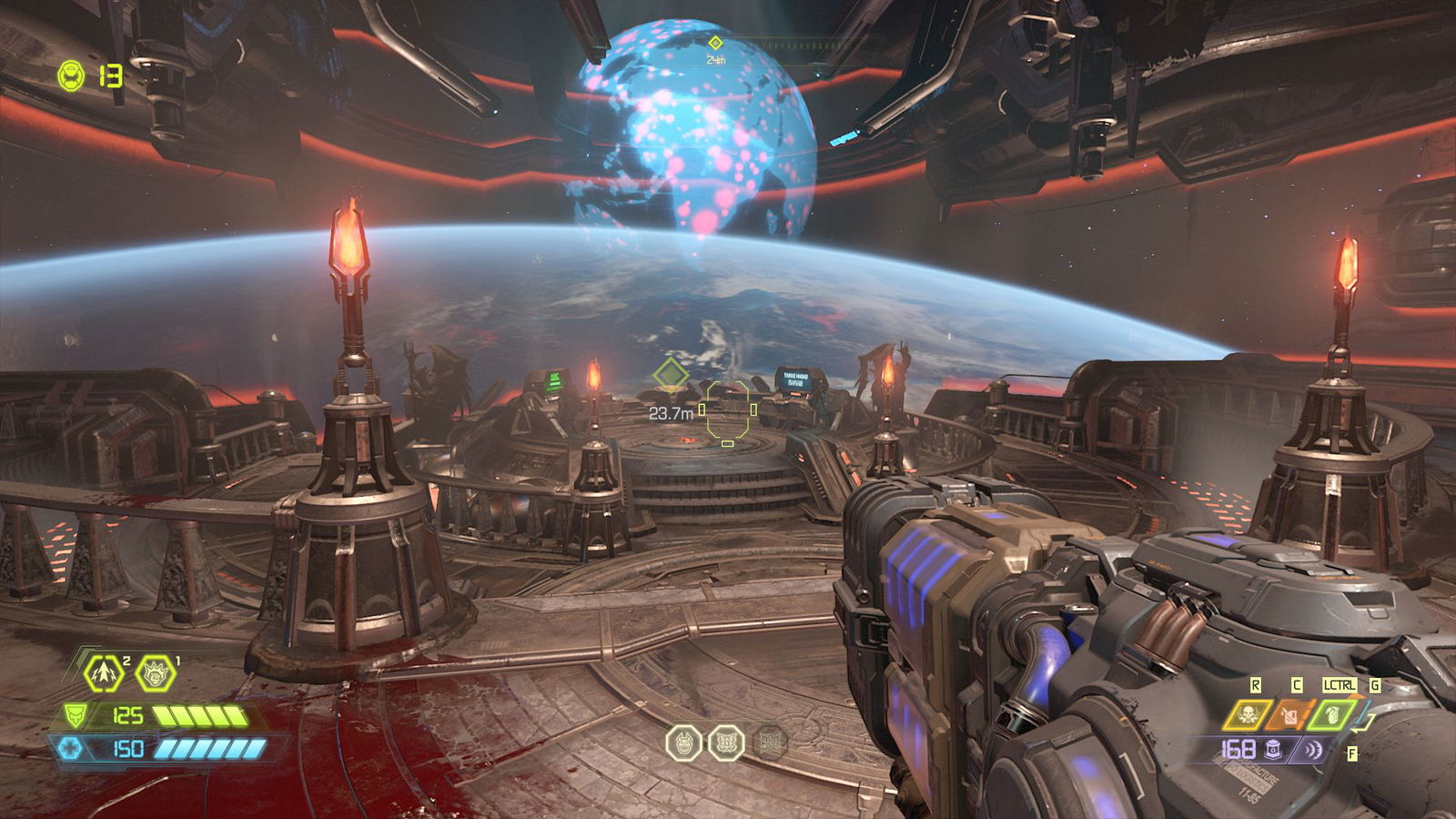Select the weapon mod wave icon
This screenshot has width=1456, height=819.
click(x=1313, y=750)
